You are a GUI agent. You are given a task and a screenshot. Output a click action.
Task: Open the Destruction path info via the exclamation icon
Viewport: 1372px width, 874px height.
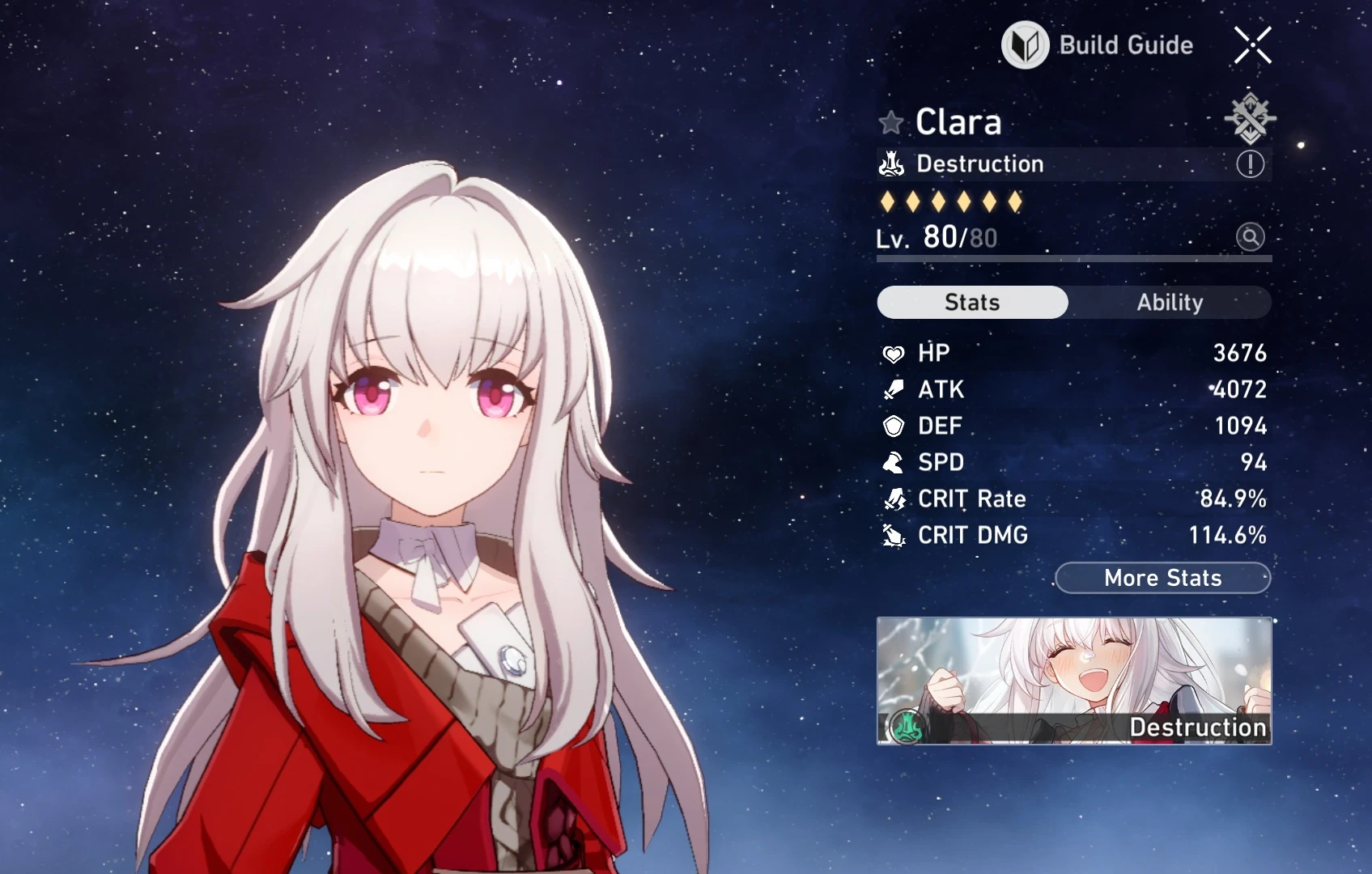coord(1249,163)
